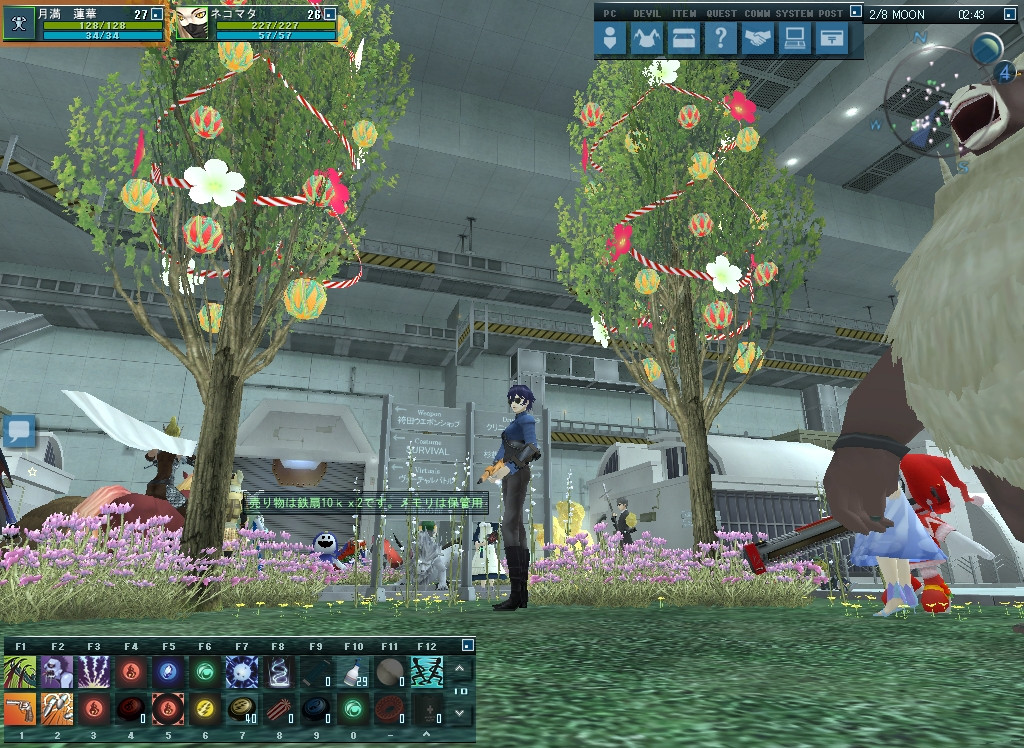Open the QUEST question mark menu
The image size is (1024, 748).
pyautogui.click(x=720, y=39)
